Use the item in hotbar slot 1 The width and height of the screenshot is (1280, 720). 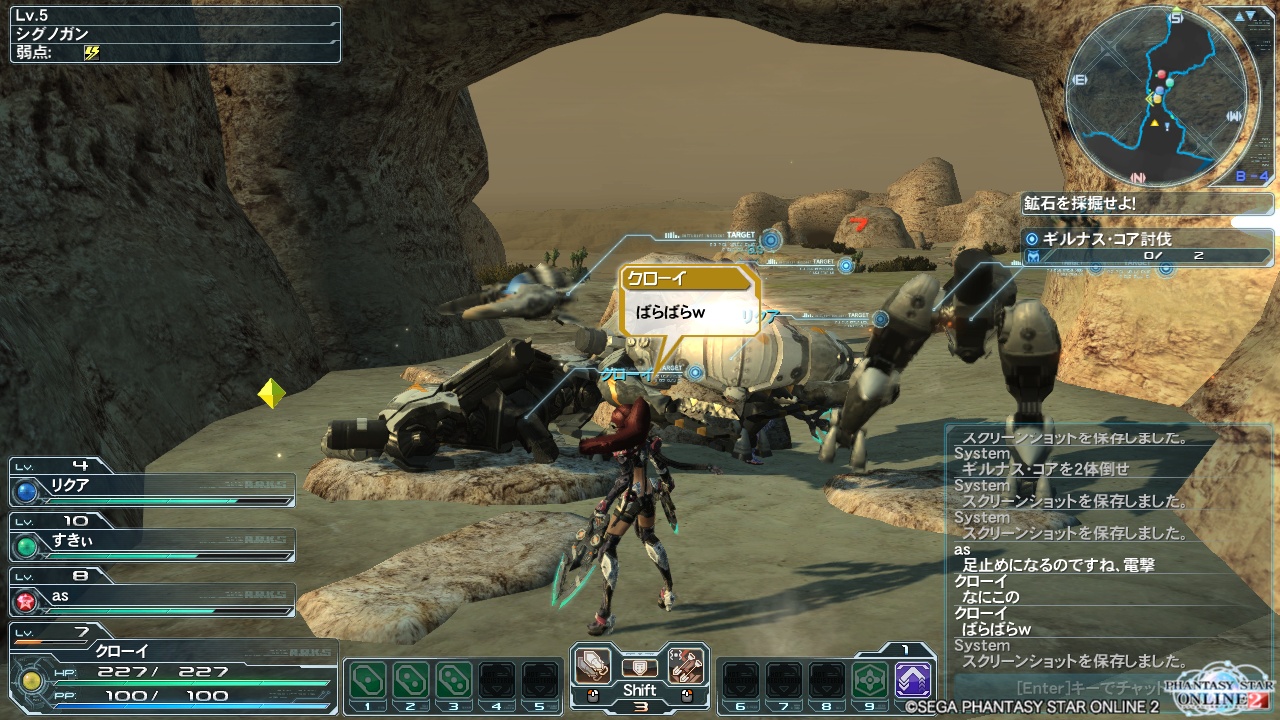tap(368, 680)
